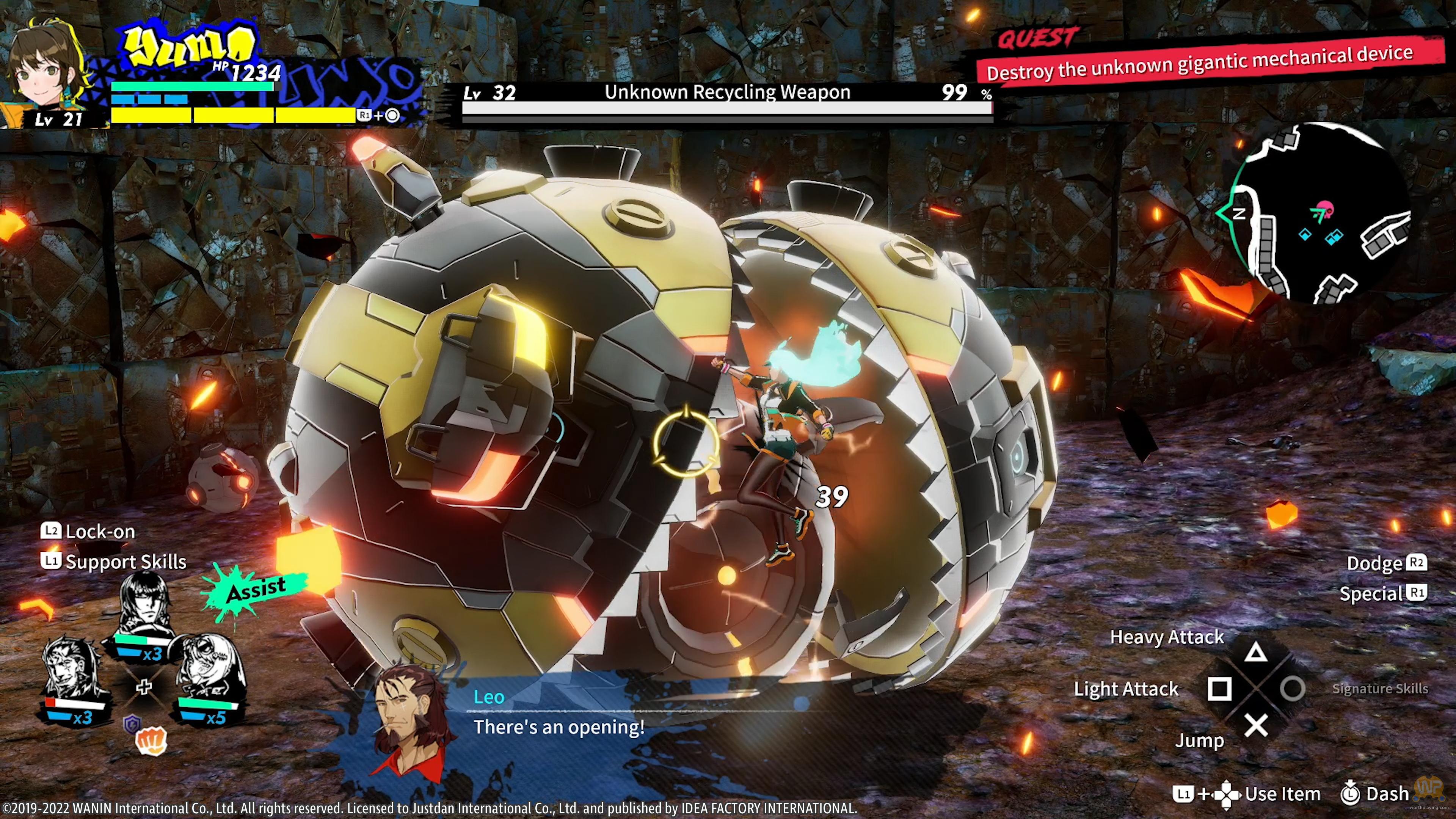
Task: Click the orange fist icon
Action: tap(152, 741)
